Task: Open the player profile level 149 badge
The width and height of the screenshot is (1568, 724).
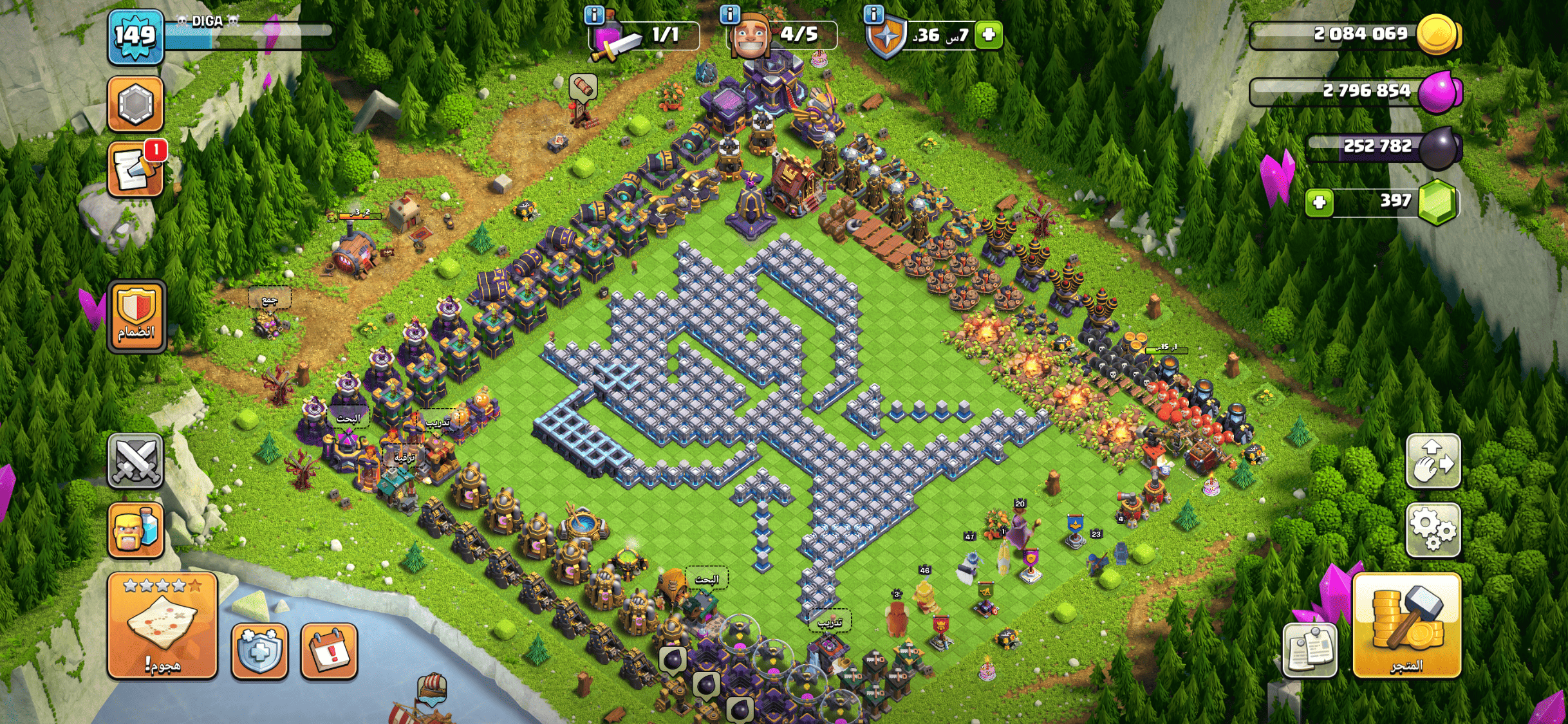Action: click(x=135, y=37)
